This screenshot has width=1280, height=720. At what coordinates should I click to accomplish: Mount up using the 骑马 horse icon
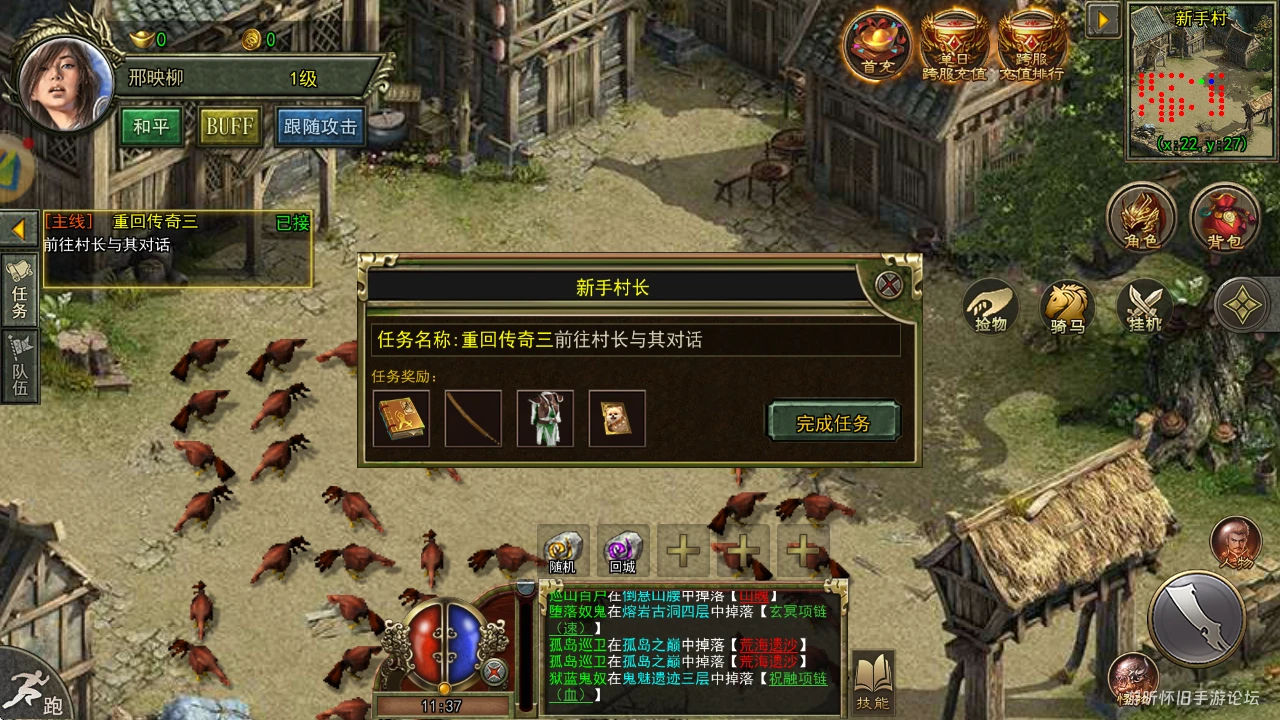pyautogui.click(x=1066, y=308)
